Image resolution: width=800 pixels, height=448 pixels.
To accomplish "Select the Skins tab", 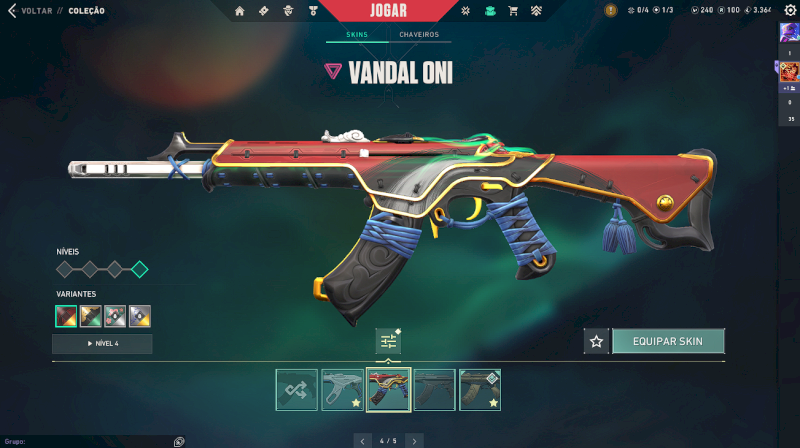I will (357, 35).
